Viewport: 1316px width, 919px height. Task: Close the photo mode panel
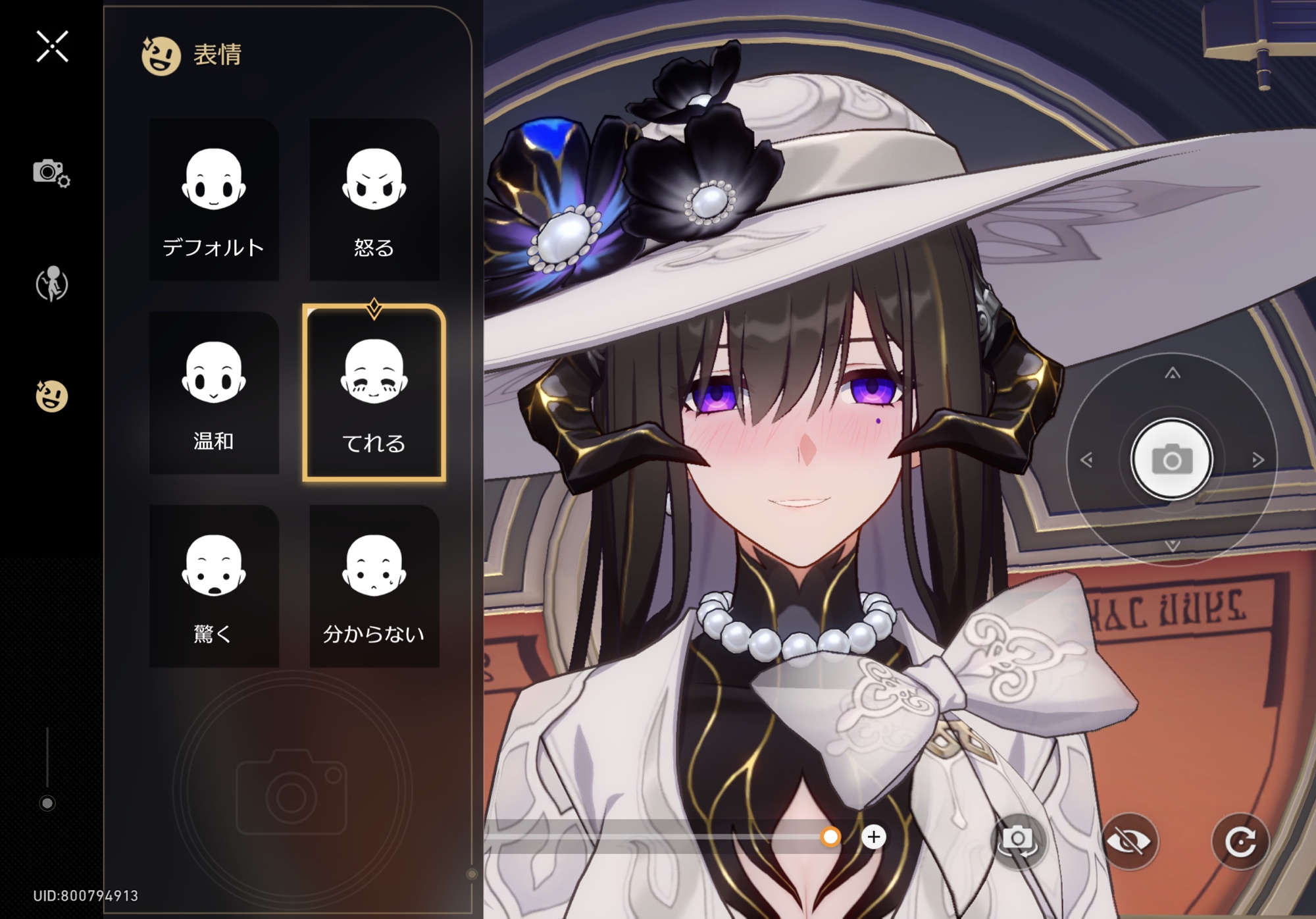tap(52, 47)
